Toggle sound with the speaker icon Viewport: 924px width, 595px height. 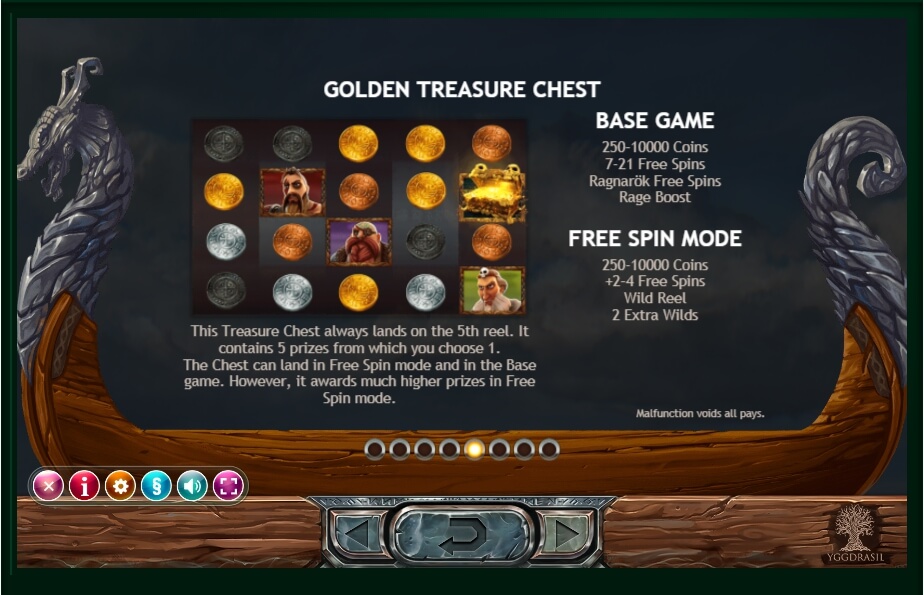coord(192,487)
